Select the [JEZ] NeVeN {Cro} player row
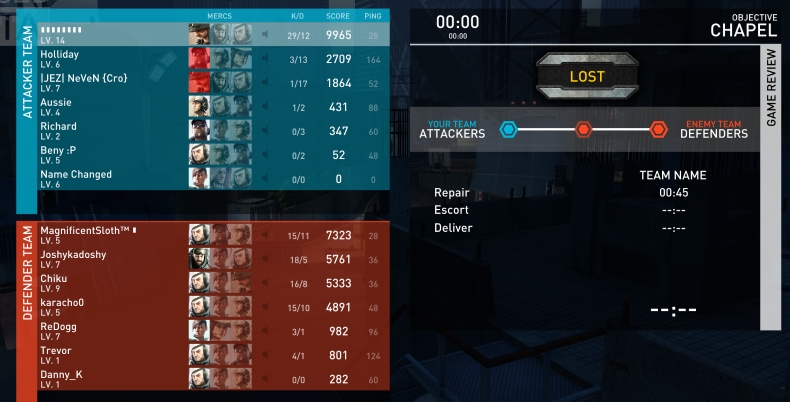The image size is (790, 402). (112, 82)
